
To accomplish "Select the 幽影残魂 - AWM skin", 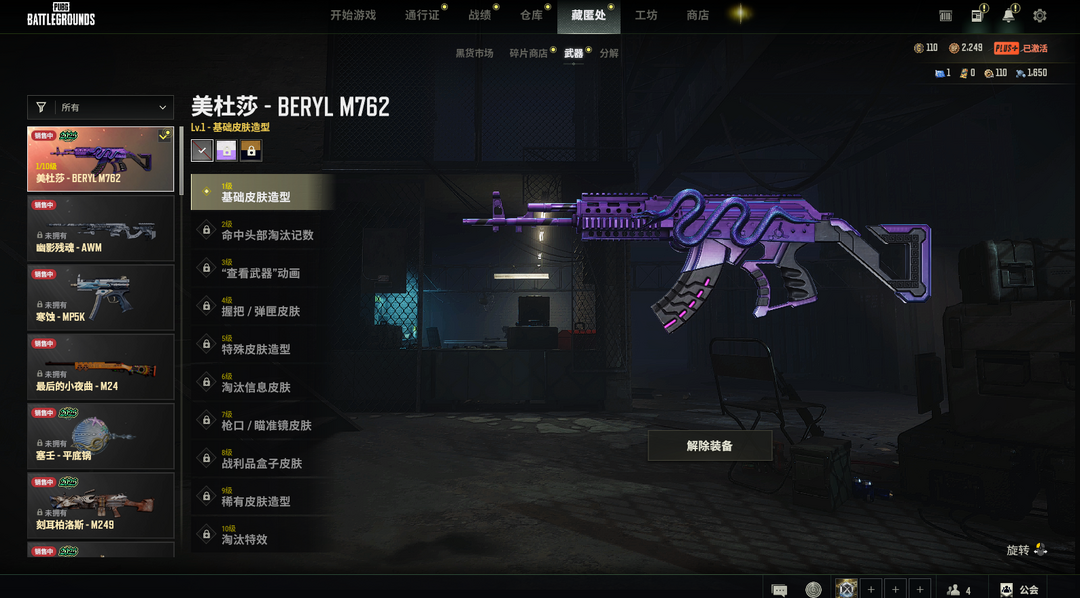I will click(100, 228).
